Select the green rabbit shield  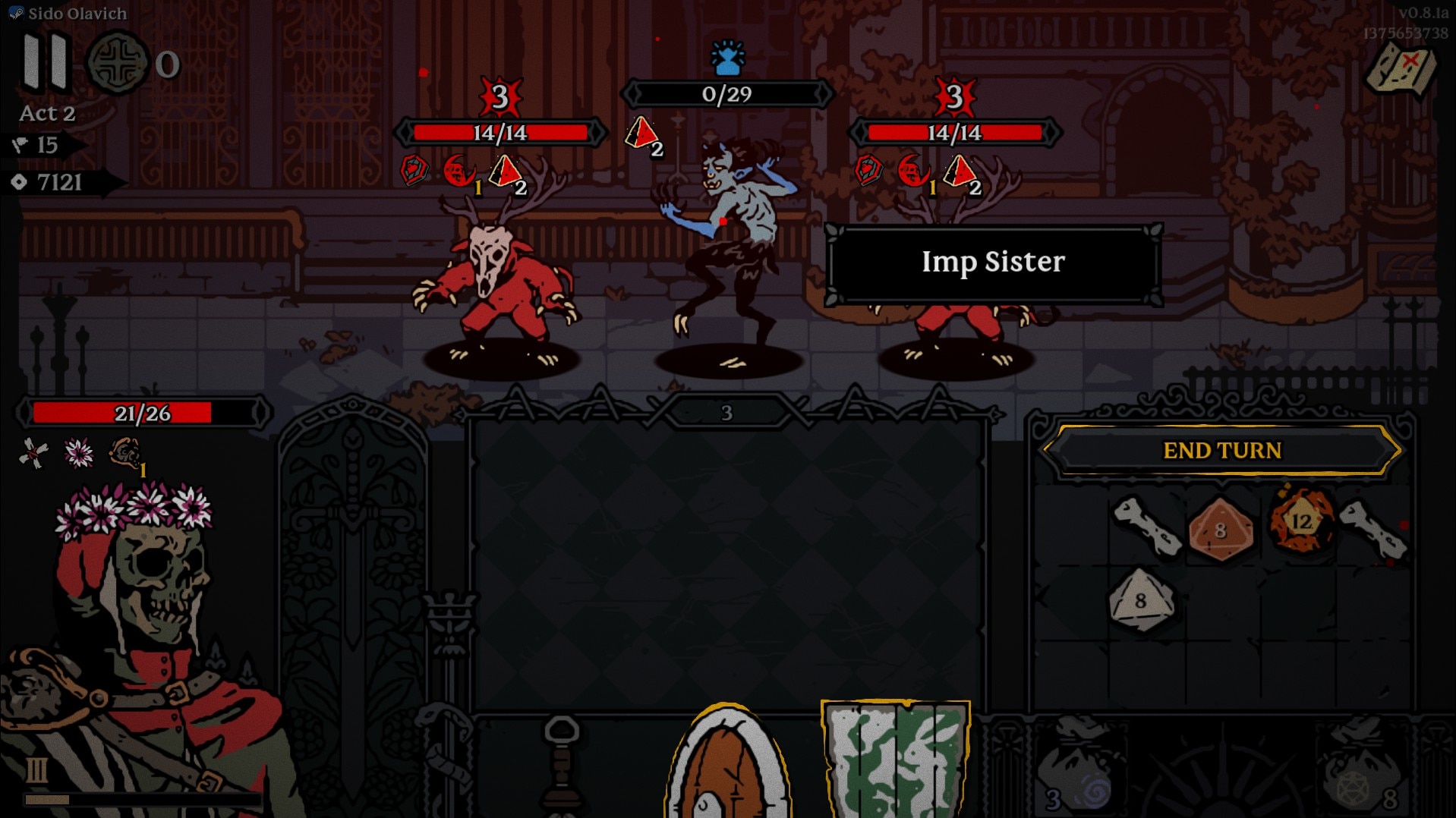[896, 759]
